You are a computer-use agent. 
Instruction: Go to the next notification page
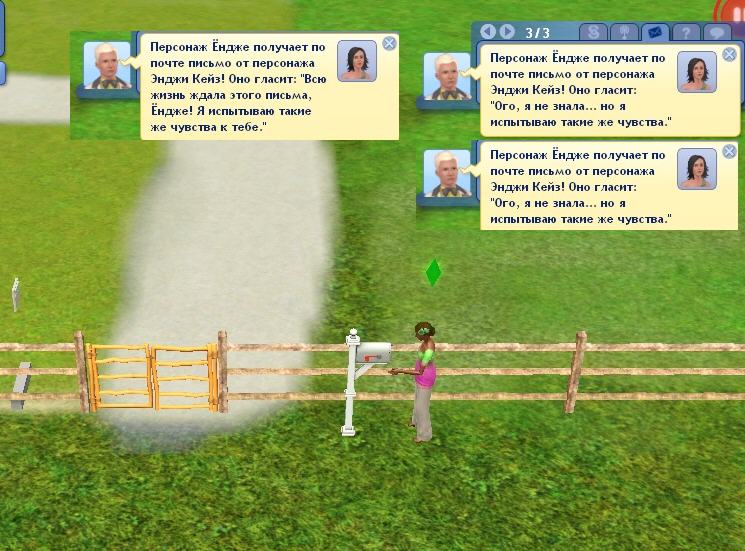pos(507,32)
